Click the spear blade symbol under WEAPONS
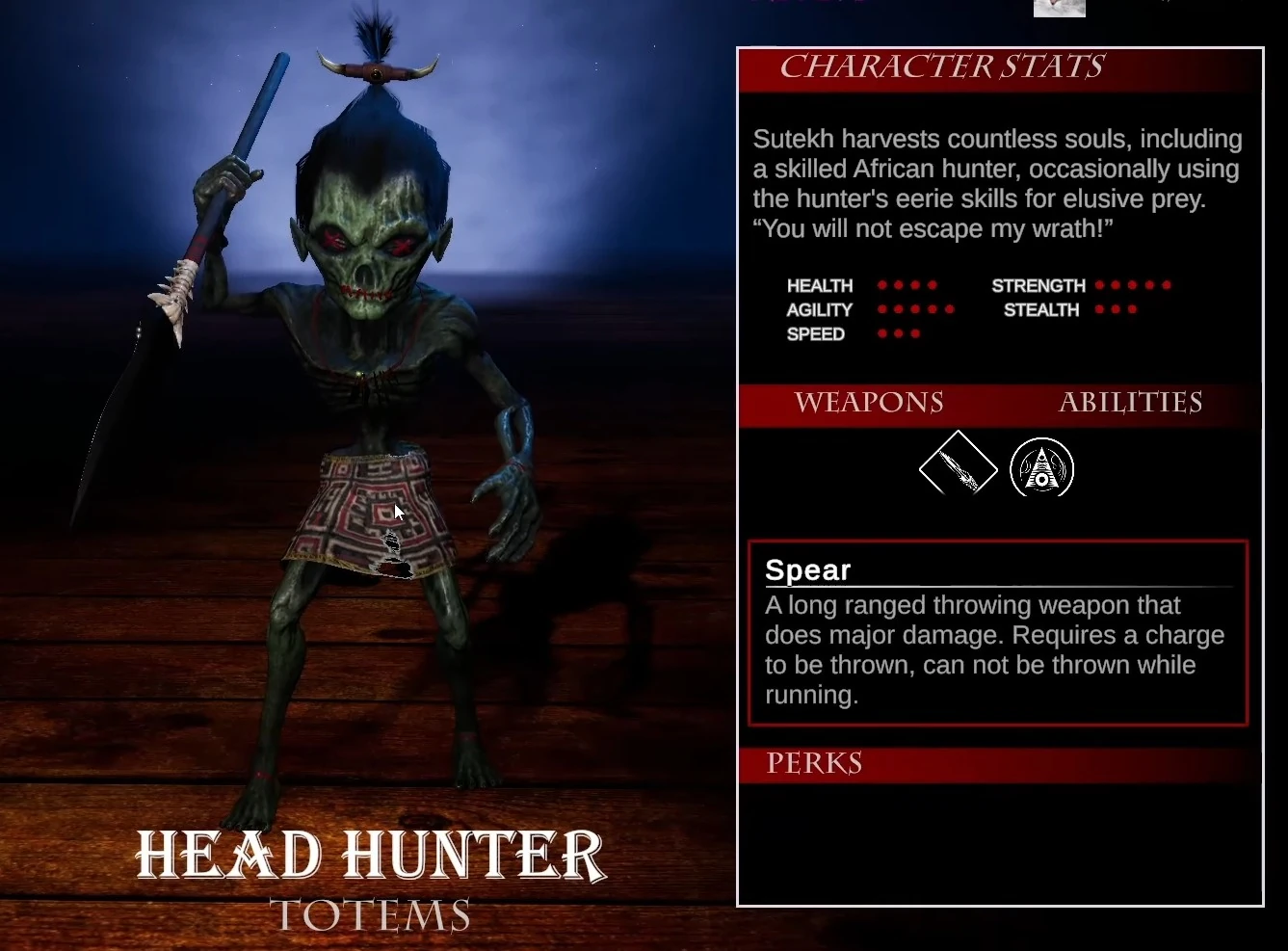This screenshot has height=951, width=1288. [959, 467]
